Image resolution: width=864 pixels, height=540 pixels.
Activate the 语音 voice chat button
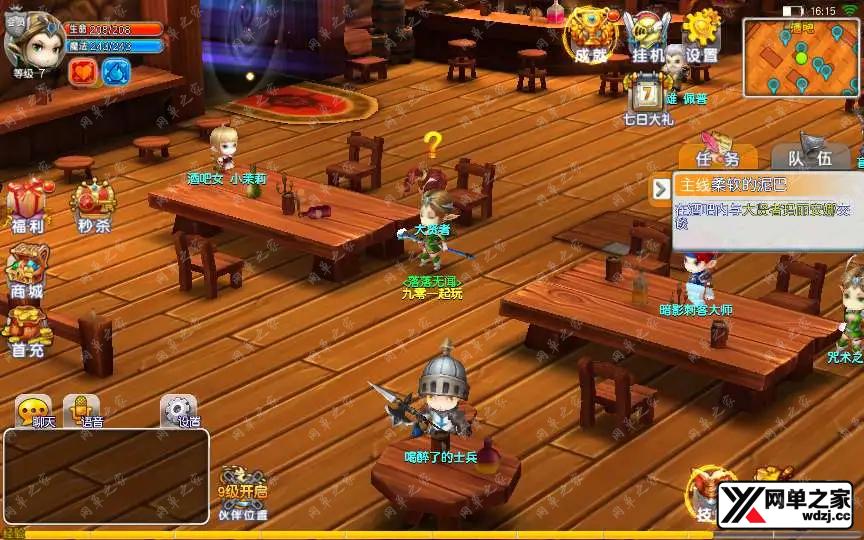(82, 411)
